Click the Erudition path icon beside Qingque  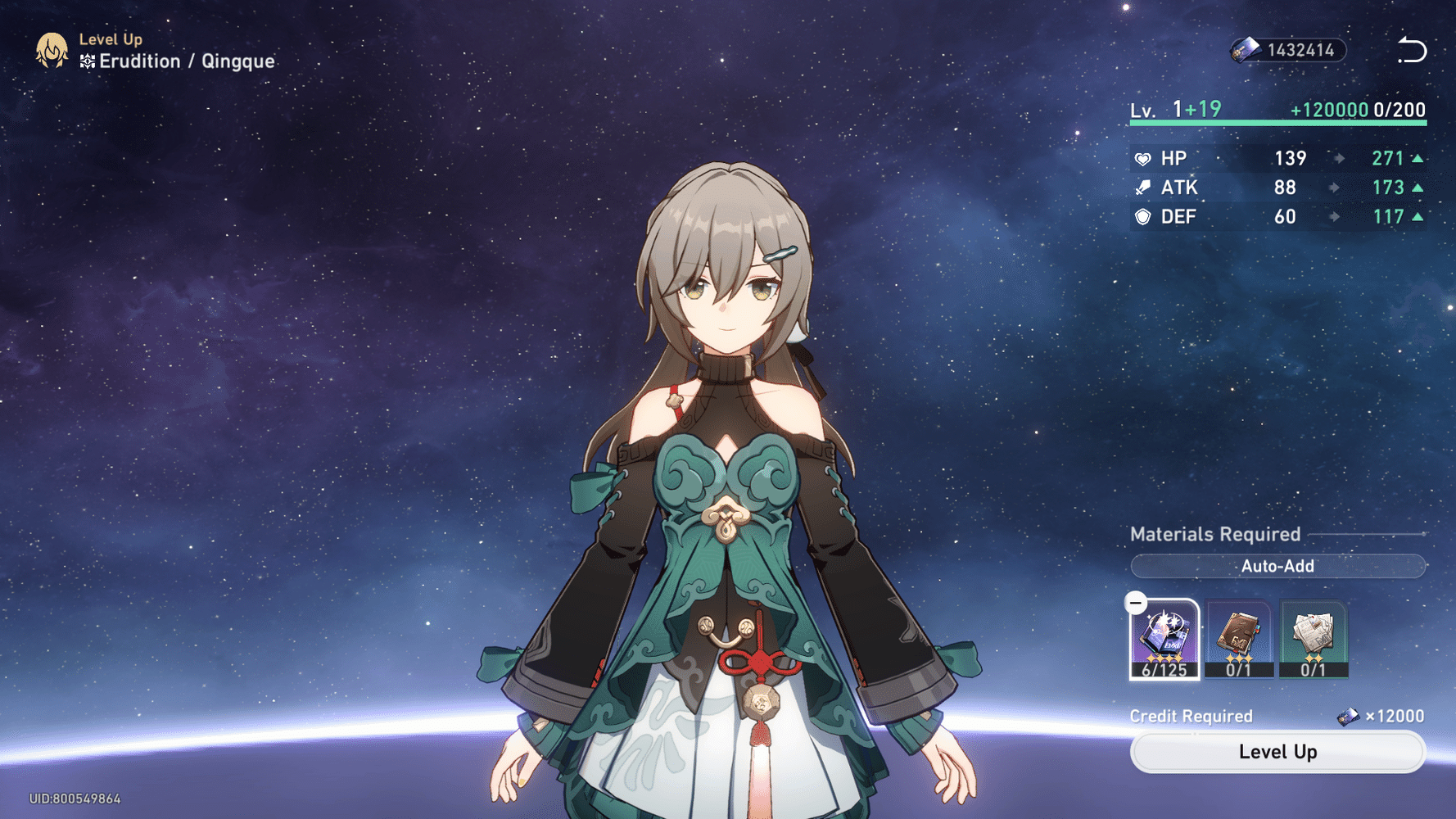(x=87, y=61)
